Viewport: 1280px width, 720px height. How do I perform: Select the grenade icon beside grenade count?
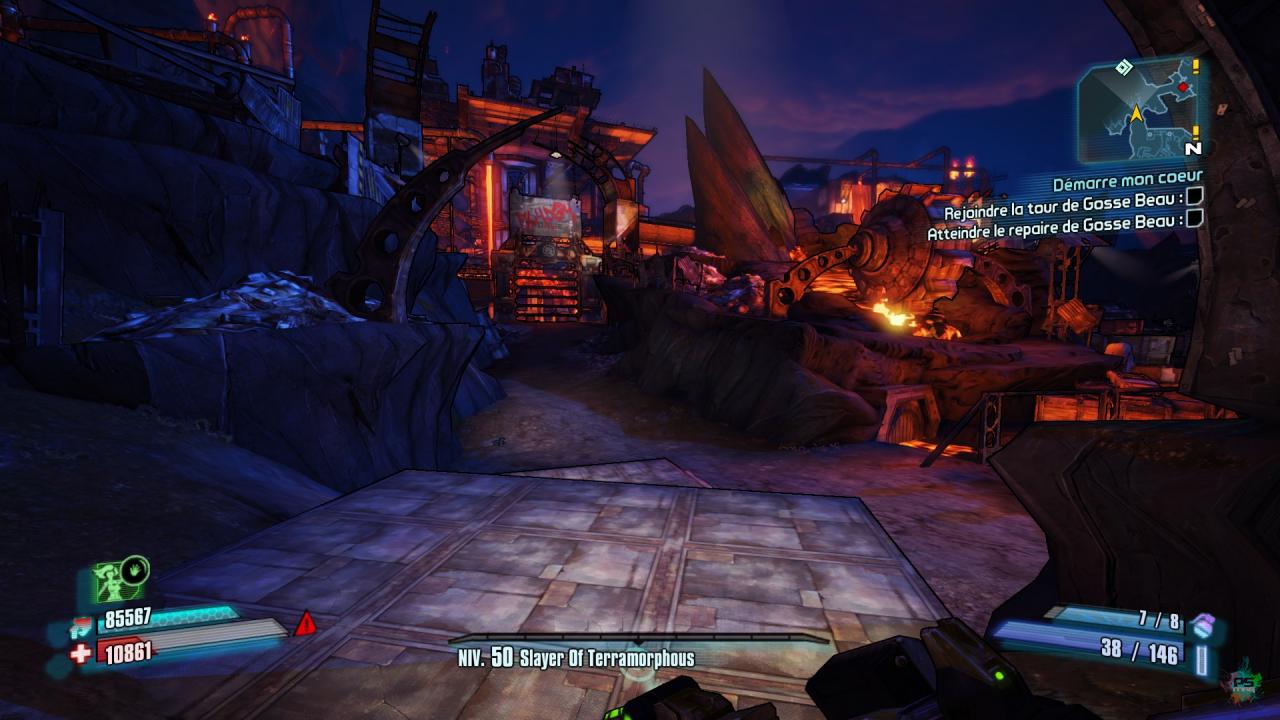[x=1201, y=625]
